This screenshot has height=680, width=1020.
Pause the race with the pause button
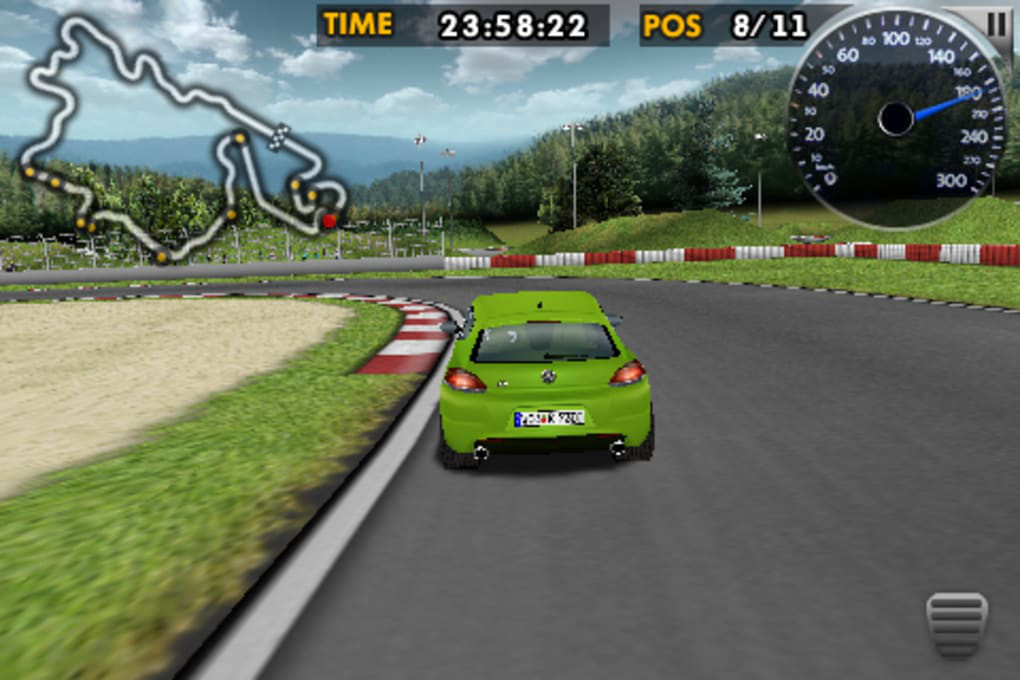997,23
